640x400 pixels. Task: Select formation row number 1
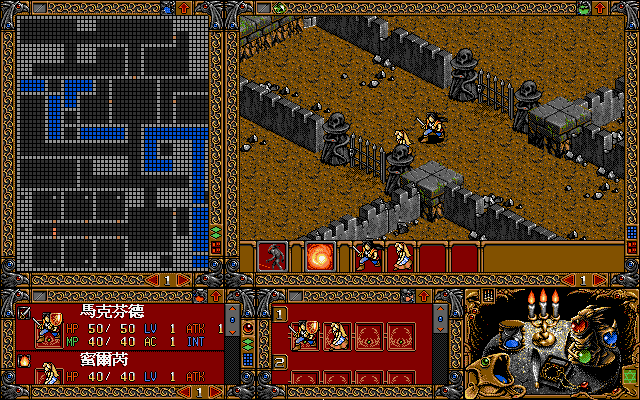point(281,313)
